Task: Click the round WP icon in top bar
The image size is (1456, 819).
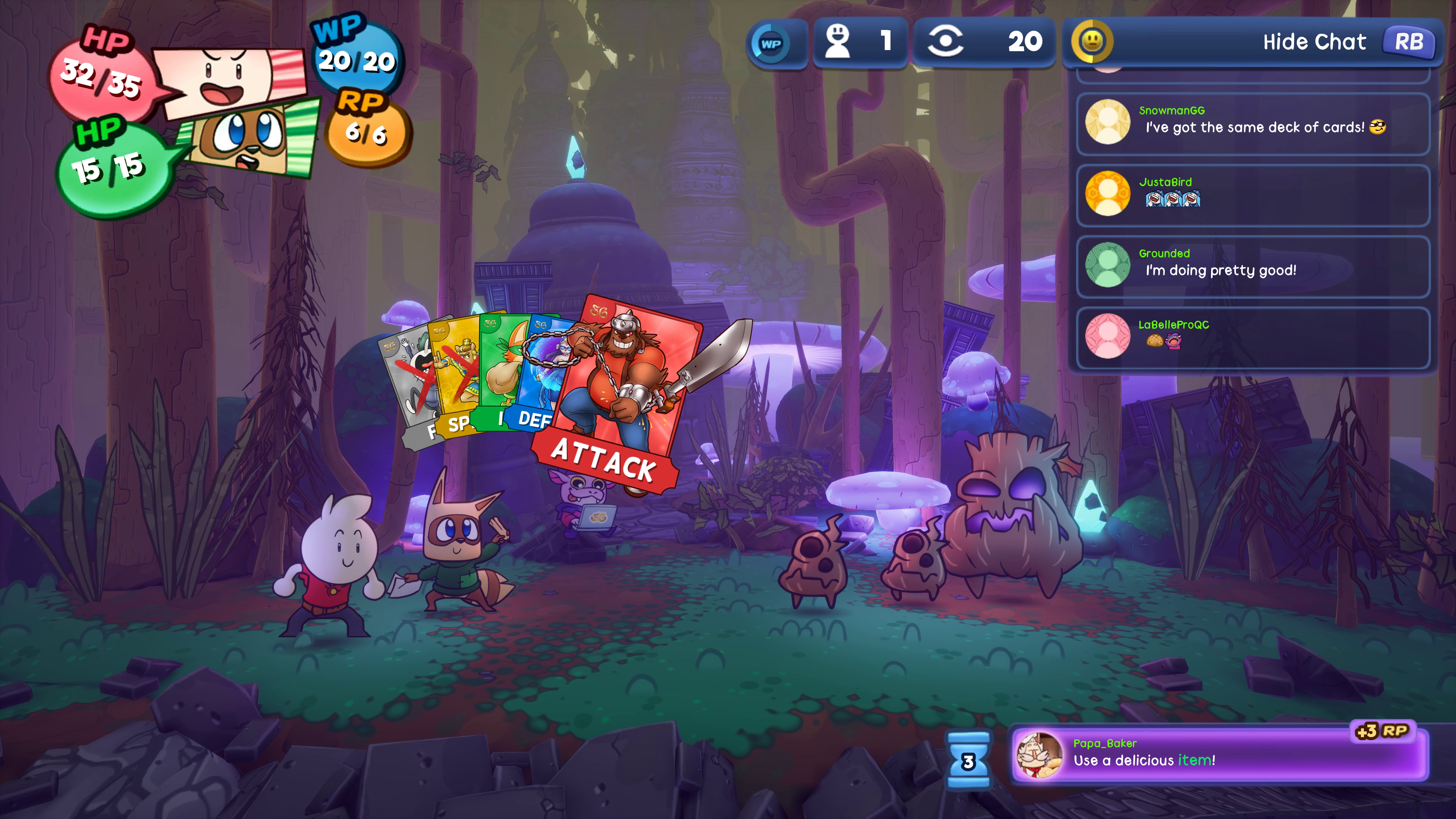Action: (771, 44)
